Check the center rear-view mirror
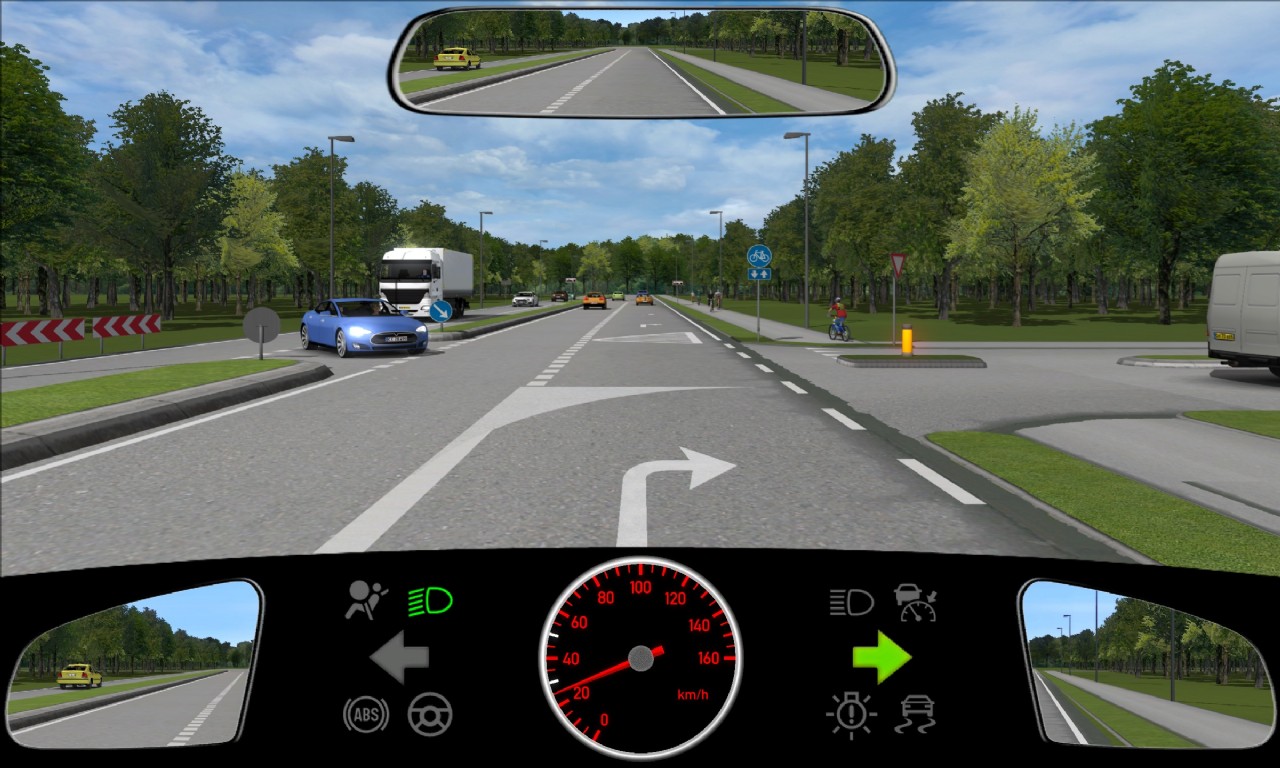This screenshot has width=1280, height=768. [x=642, y=62]
